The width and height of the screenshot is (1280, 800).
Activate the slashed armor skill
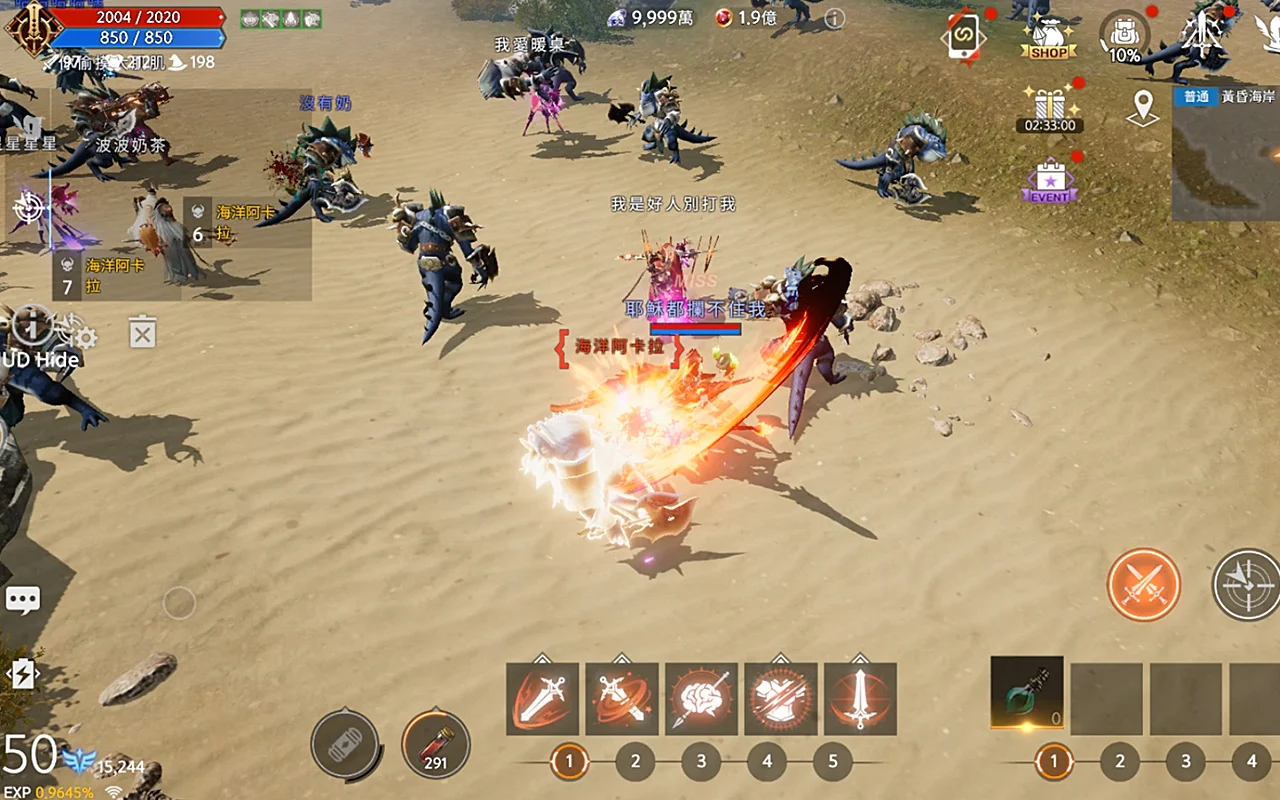(x=780, y=699)
